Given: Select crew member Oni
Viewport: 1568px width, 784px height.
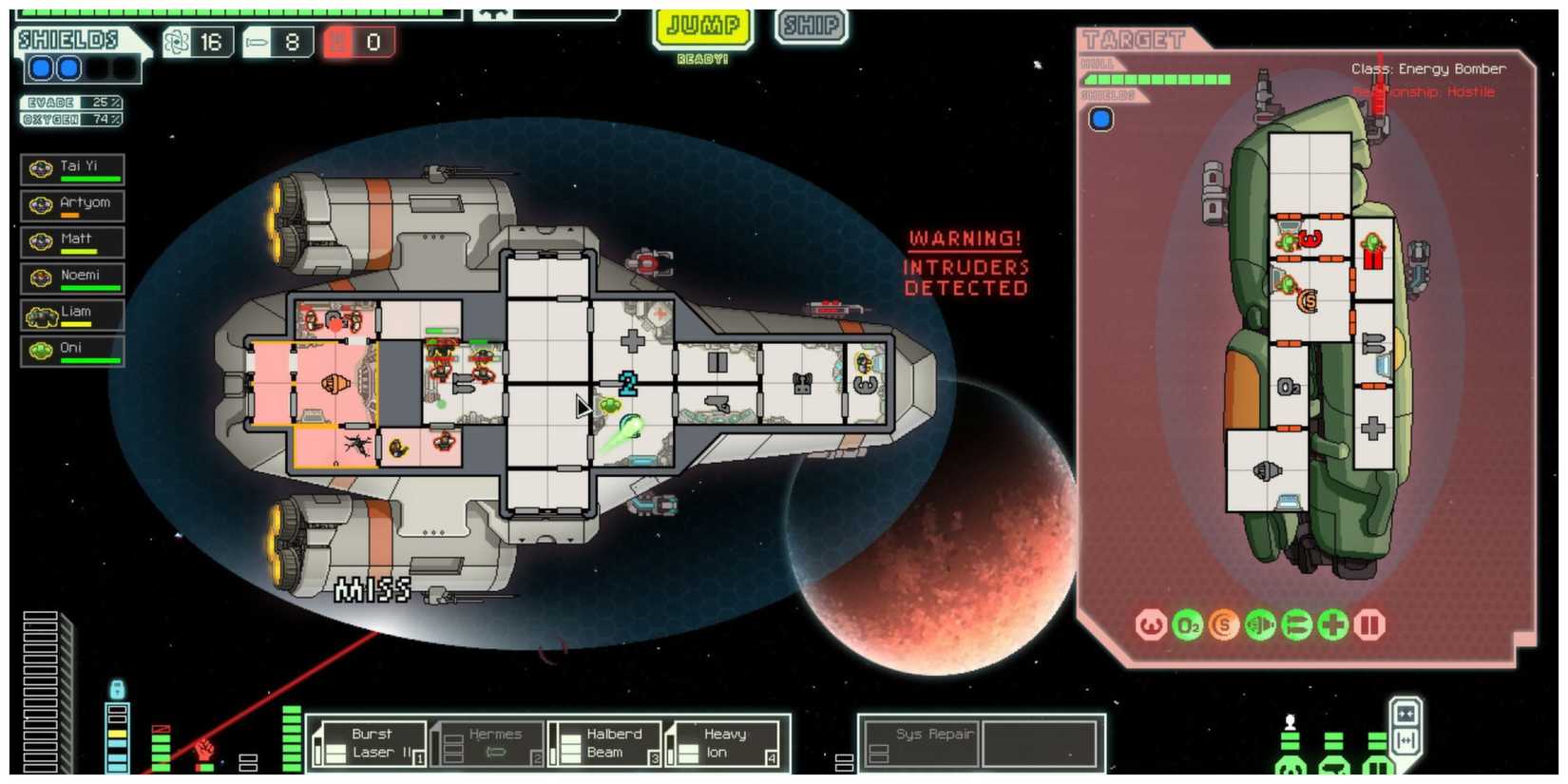Looking at the screenshot, I should click(x=71, y=350).
